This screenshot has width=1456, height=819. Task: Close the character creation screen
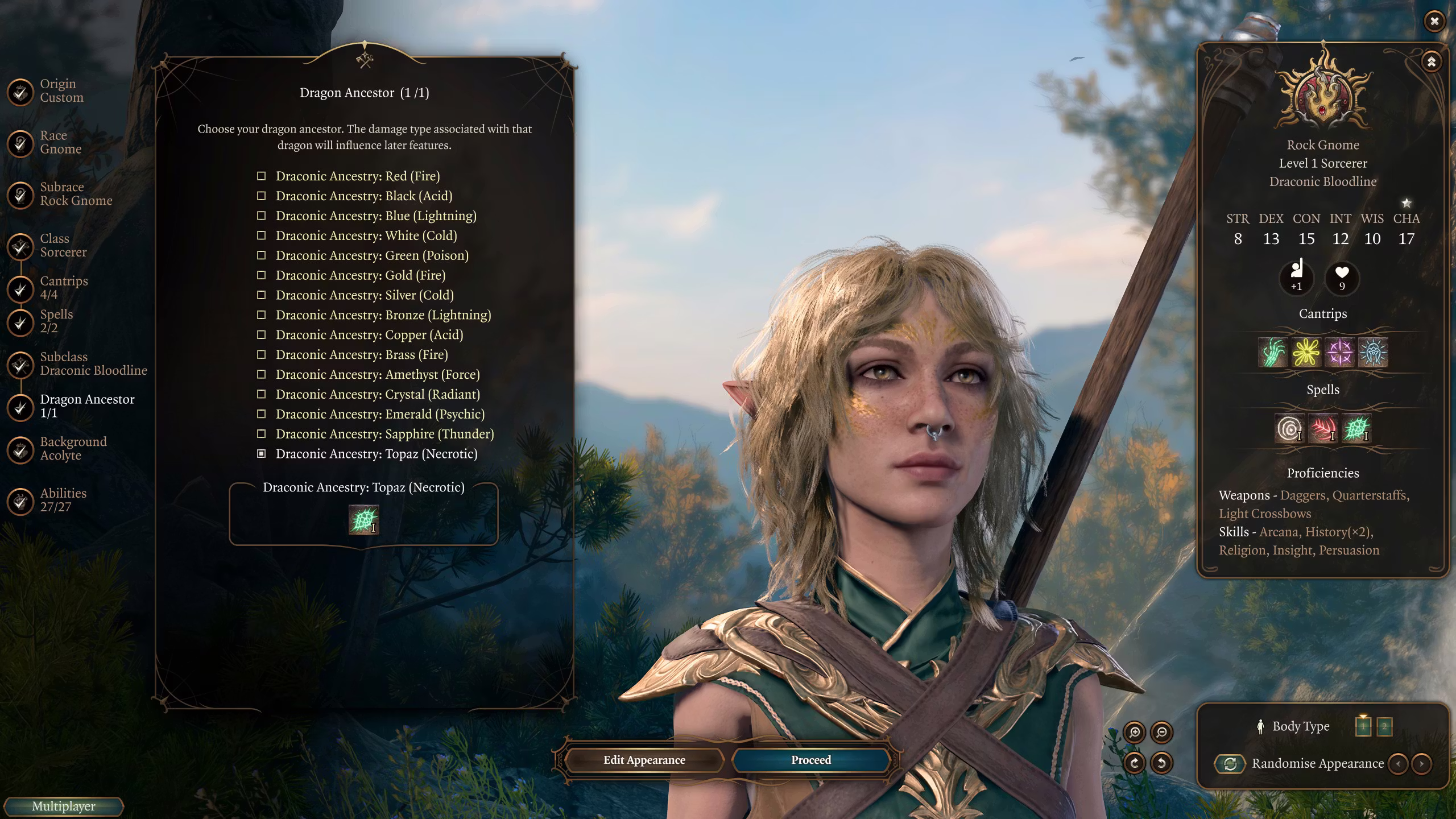tap(1434, 22)
